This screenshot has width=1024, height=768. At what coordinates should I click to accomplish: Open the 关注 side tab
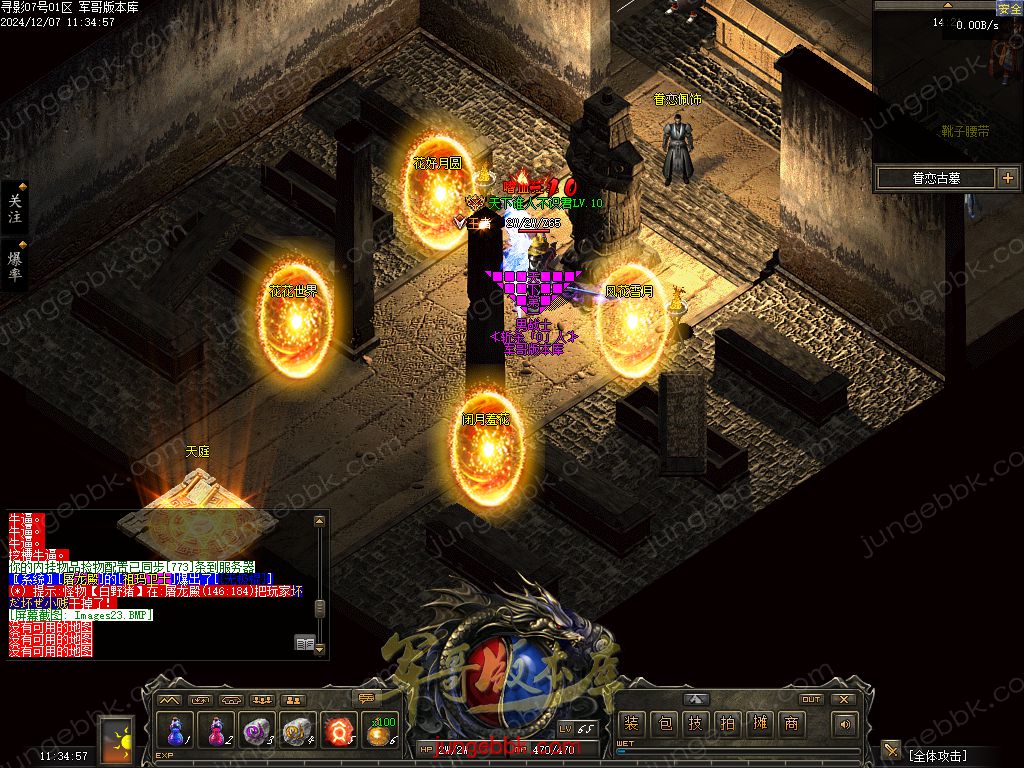[15, 208]
